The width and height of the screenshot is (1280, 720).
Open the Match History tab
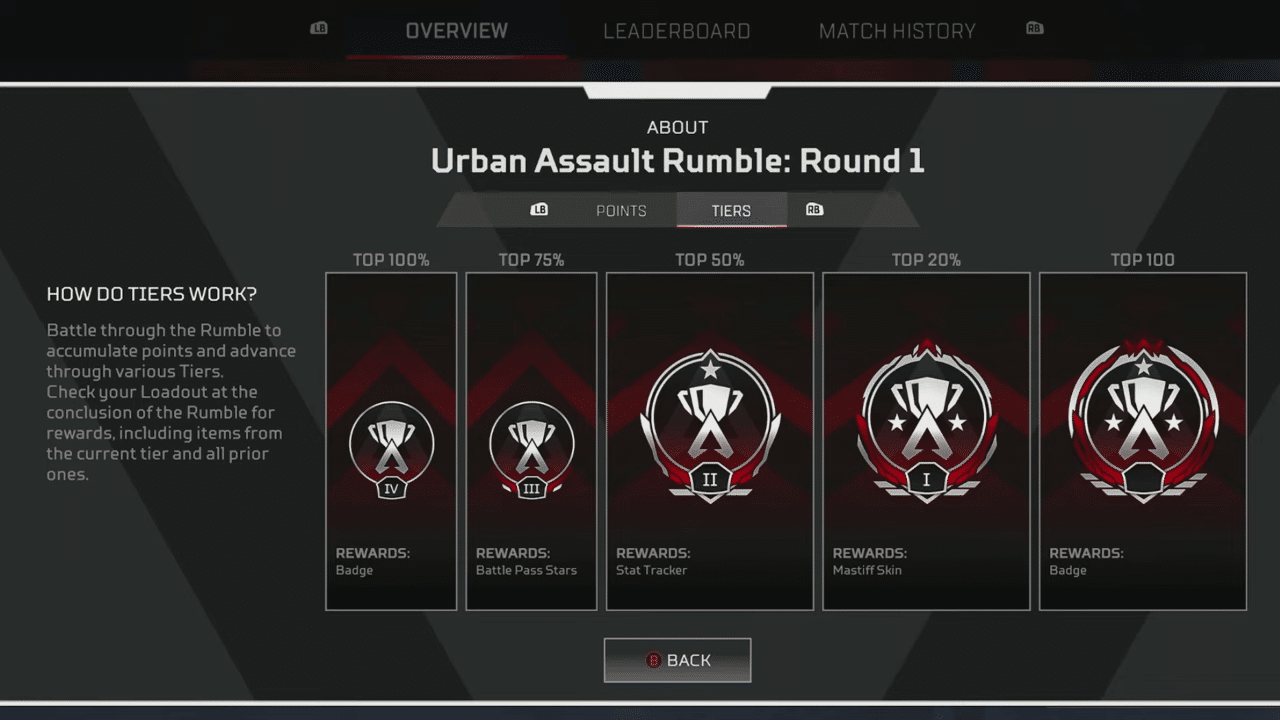tap(897, 31)
